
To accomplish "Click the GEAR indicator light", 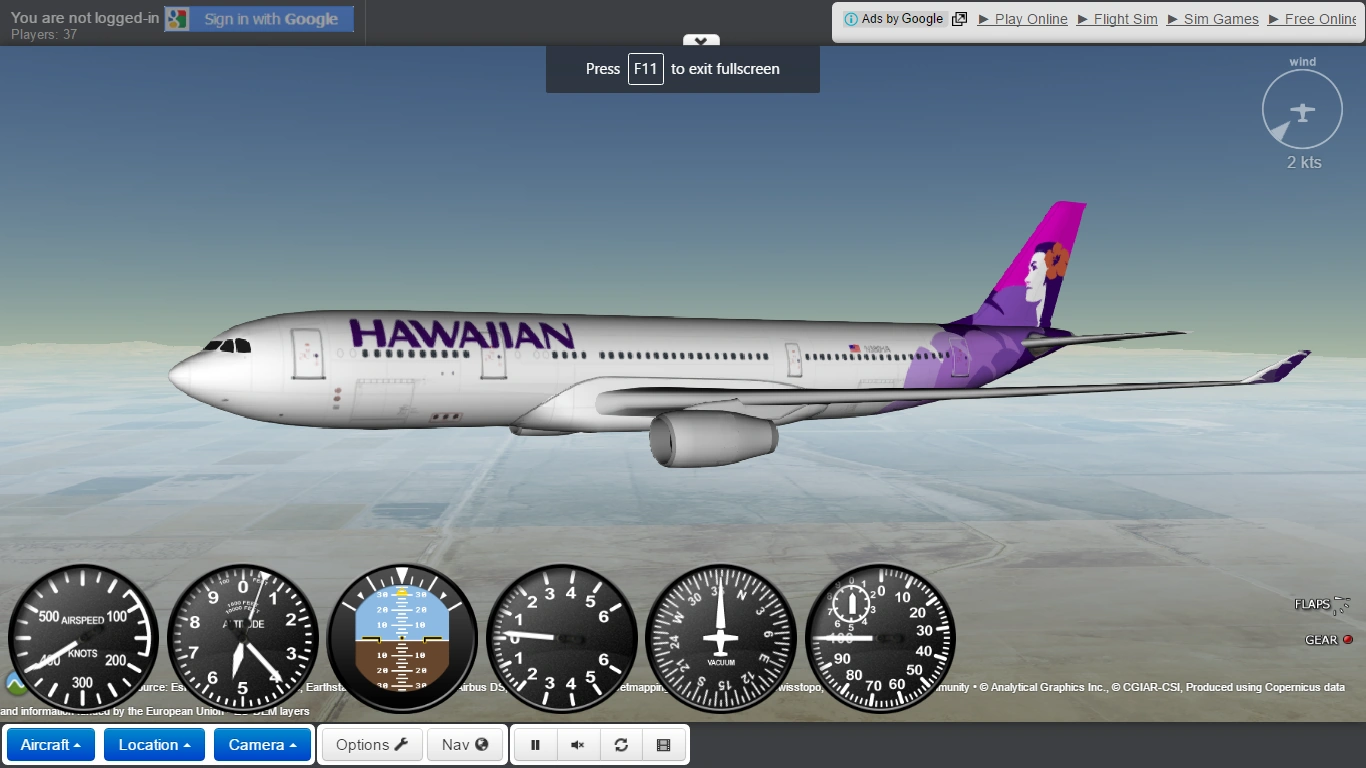I will coord(1348,639).
